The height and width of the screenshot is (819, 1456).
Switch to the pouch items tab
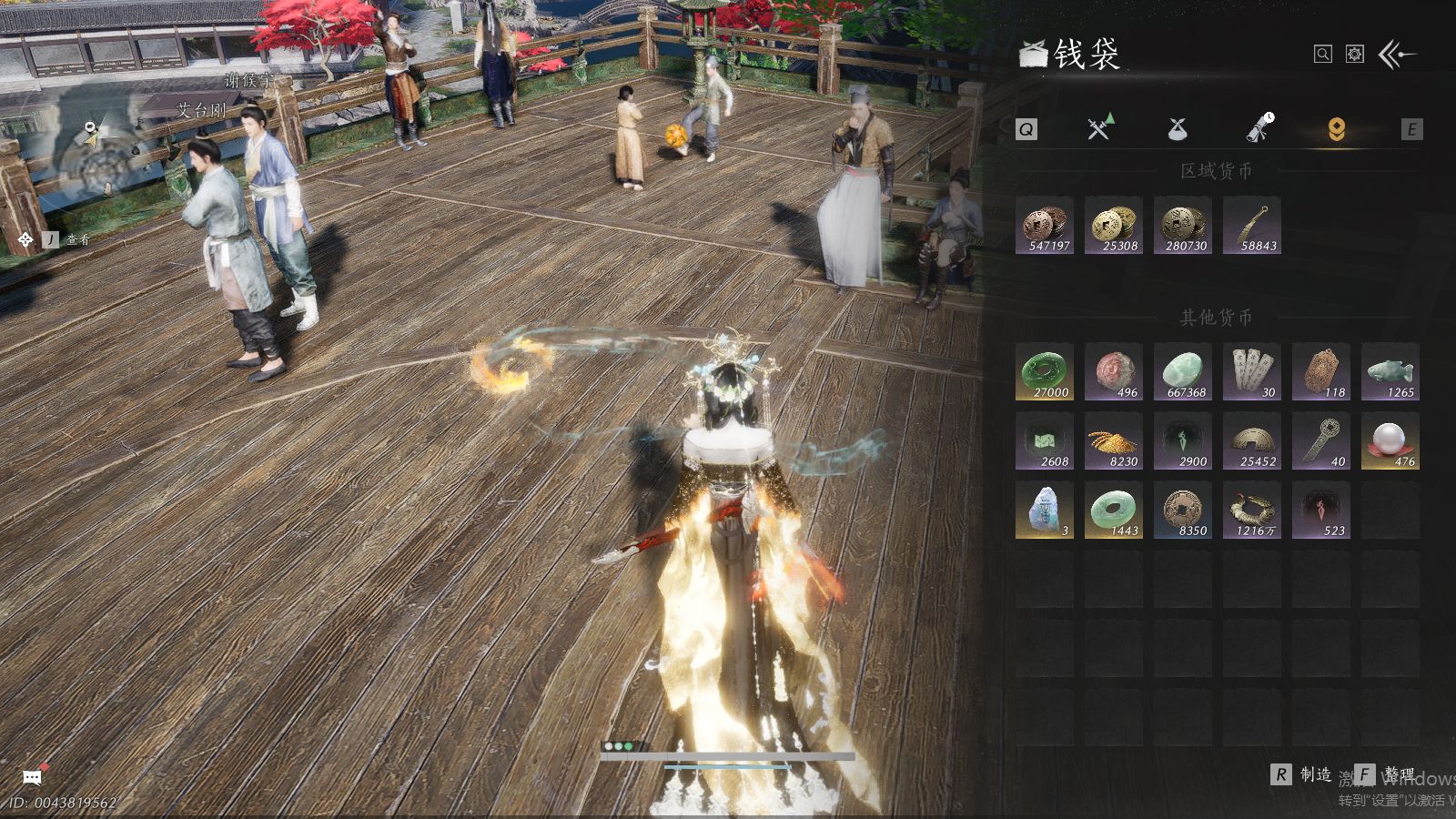(1177, 129)
